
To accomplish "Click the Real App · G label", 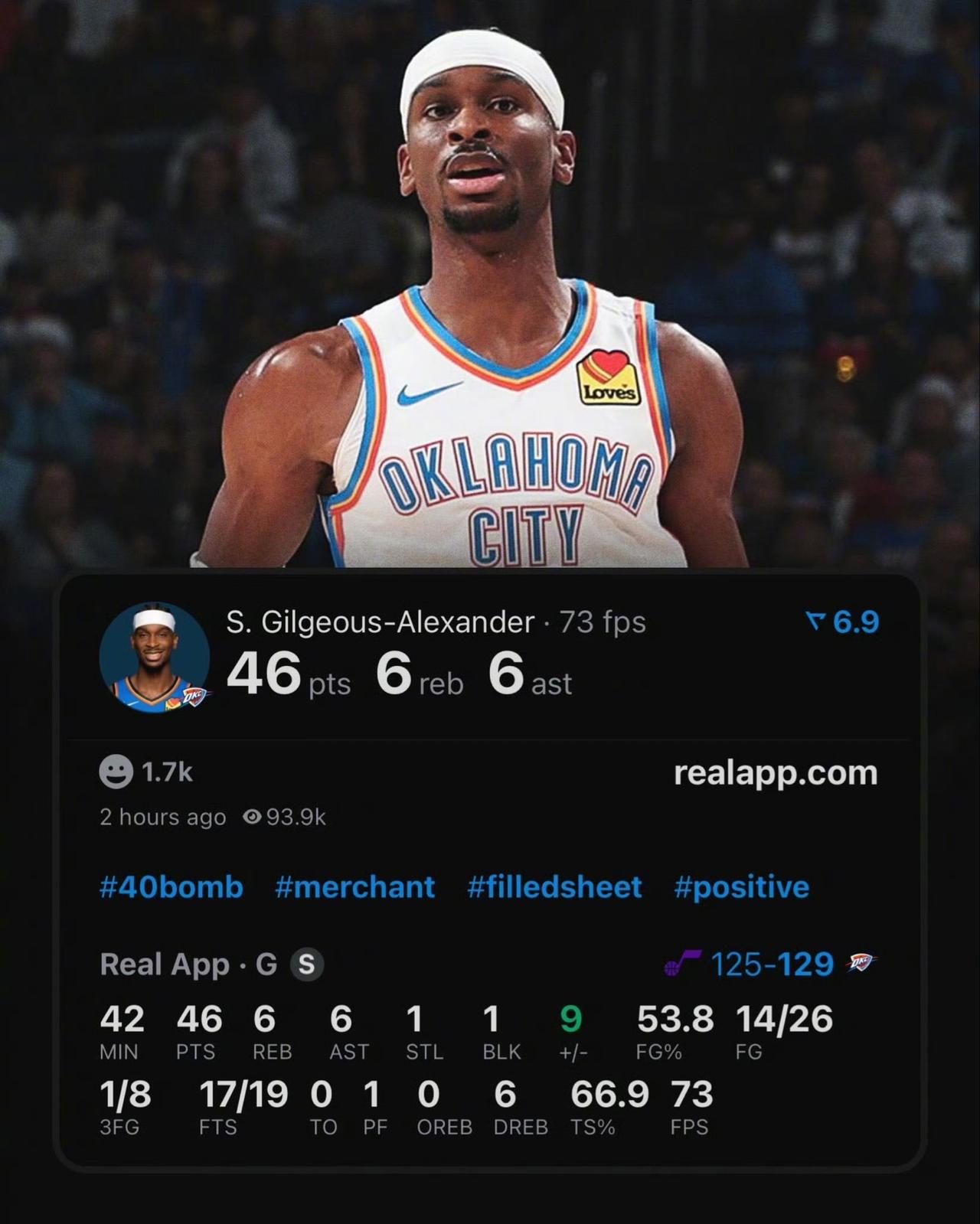I will (190, 965).
